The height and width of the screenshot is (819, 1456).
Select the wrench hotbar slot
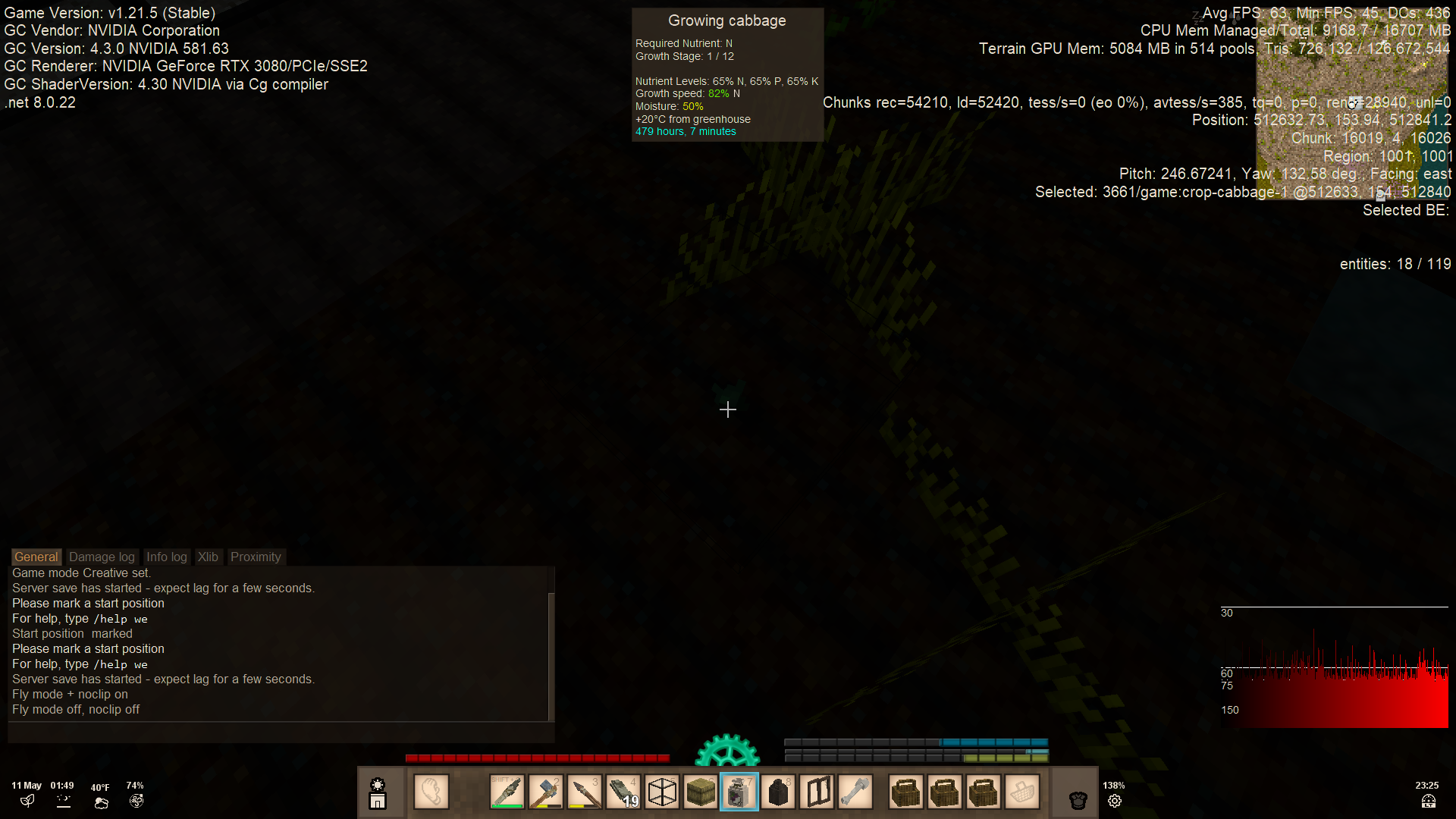[855, 792]
